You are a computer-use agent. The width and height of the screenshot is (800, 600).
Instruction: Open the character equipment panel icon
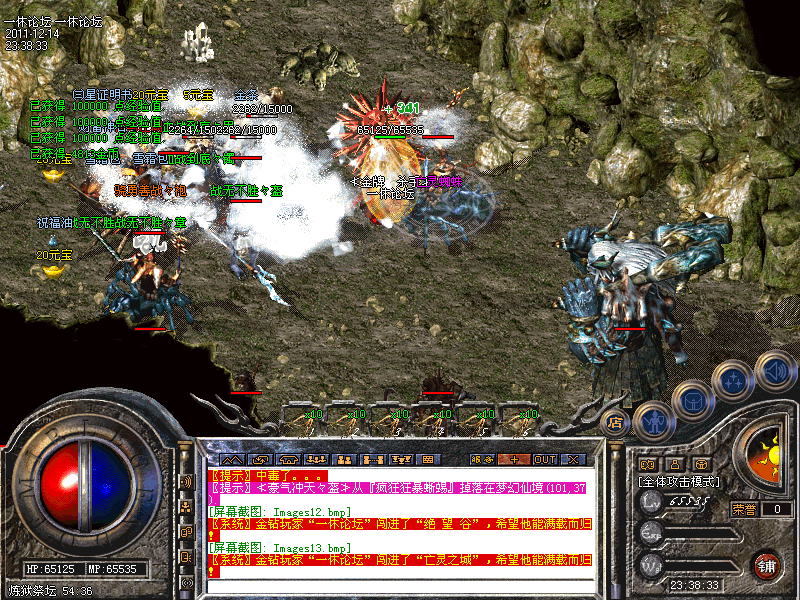652,422
